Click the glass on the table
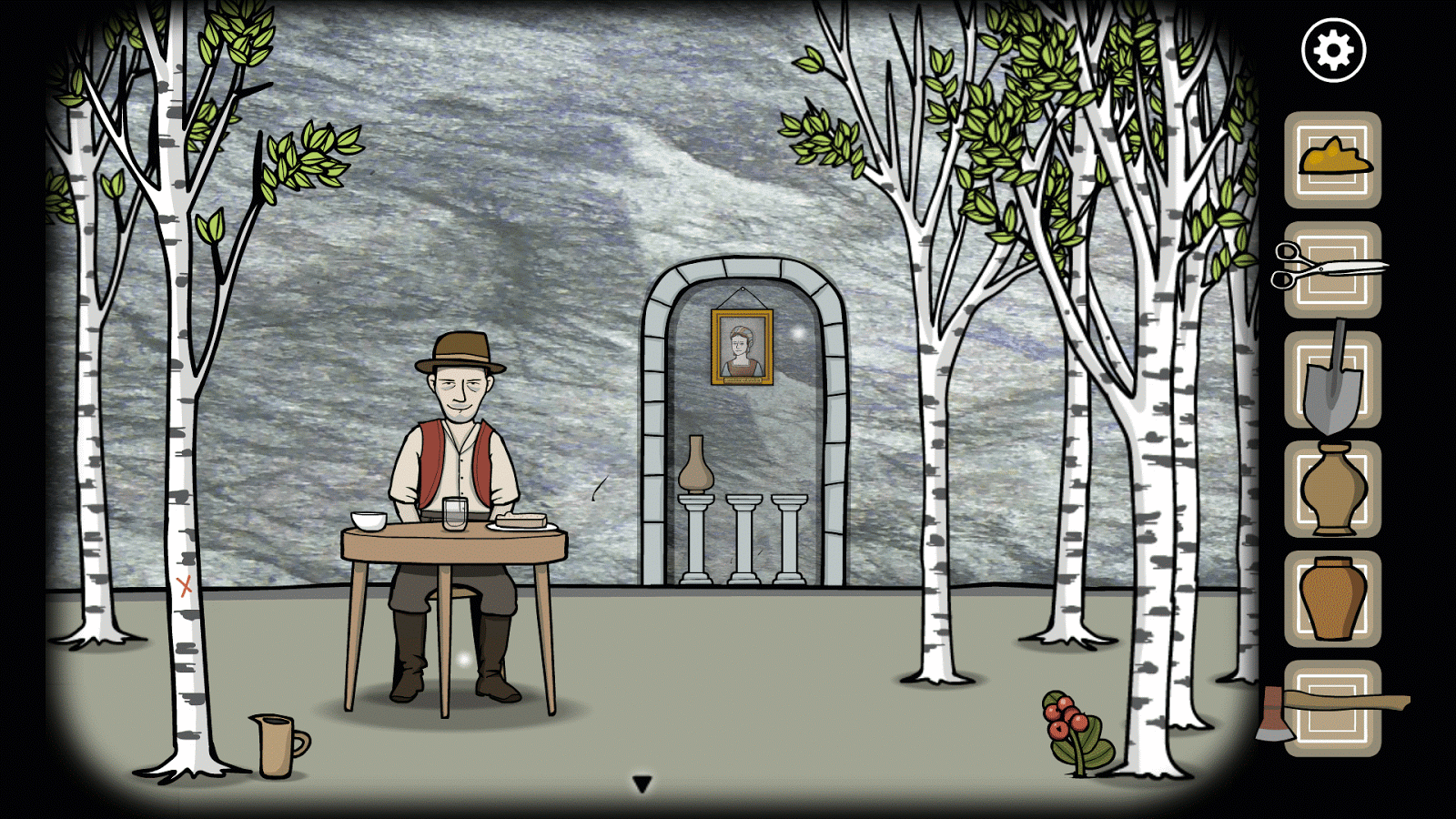Viewport: 1456px width, 819px height. 453,515
